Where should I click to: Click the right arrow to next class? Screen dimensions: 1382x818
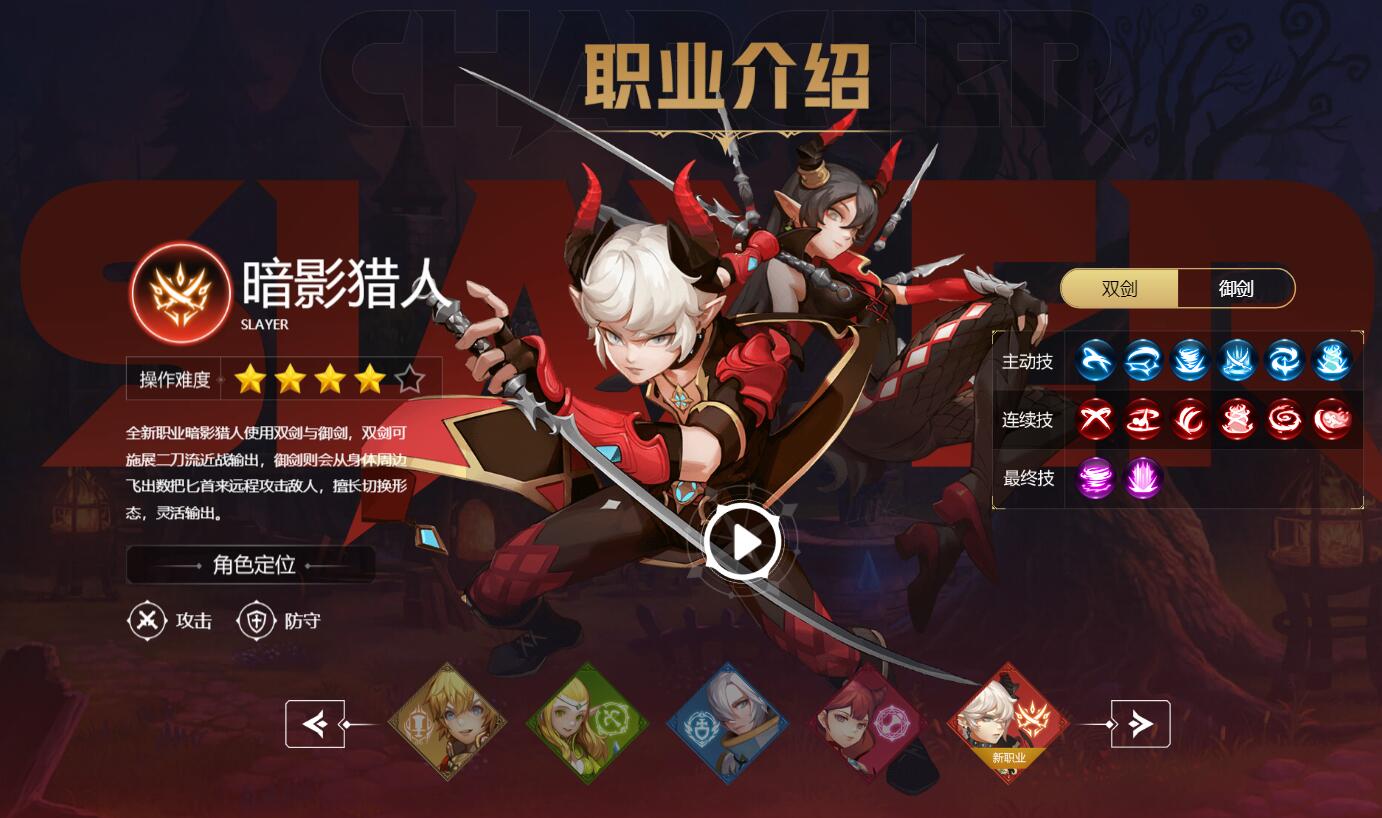tap(1139, 722)
